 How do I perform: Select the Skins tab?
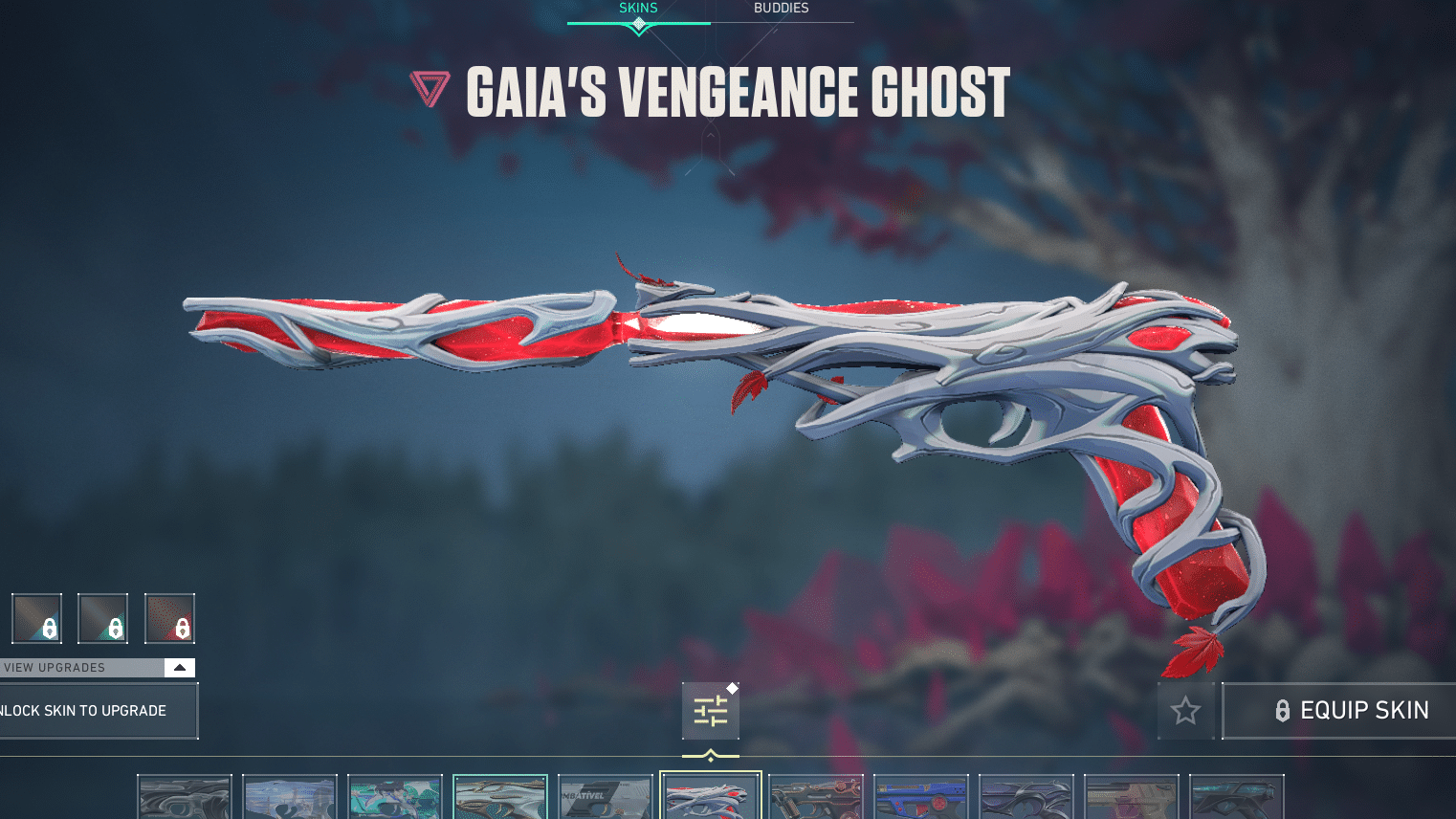click(x=637, y=8)
